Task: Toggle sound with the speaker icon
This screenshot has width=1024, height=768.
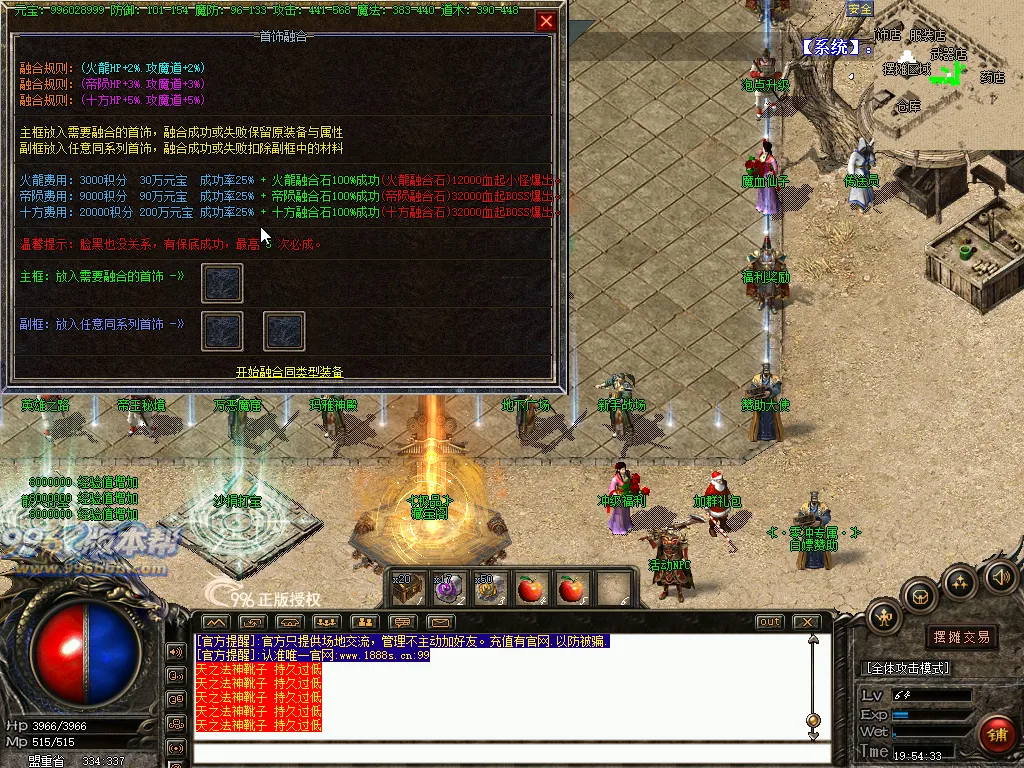Action: pyautogui.click(x=1001, y=576)
